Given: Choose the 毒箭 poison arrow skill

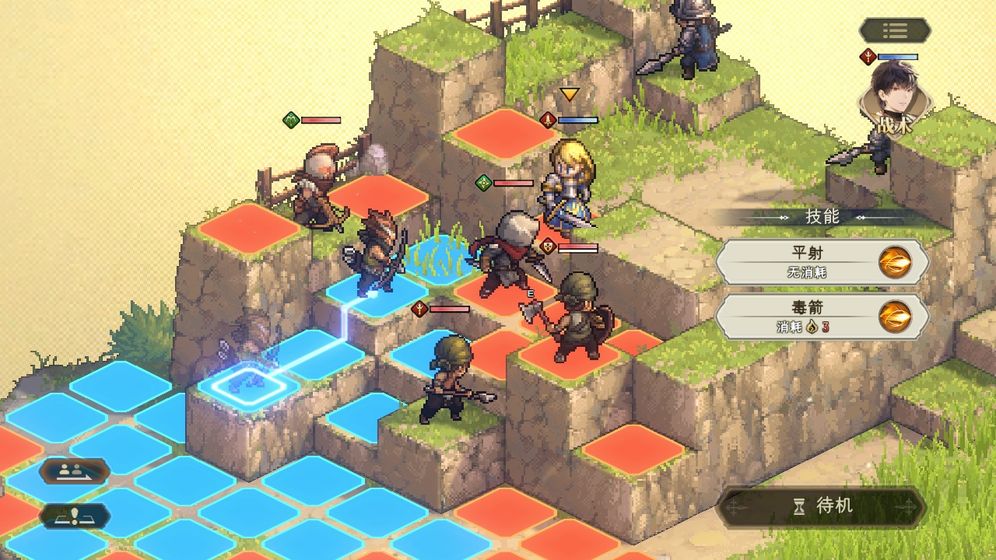Looking at the screenshot, I should (821, 316).
